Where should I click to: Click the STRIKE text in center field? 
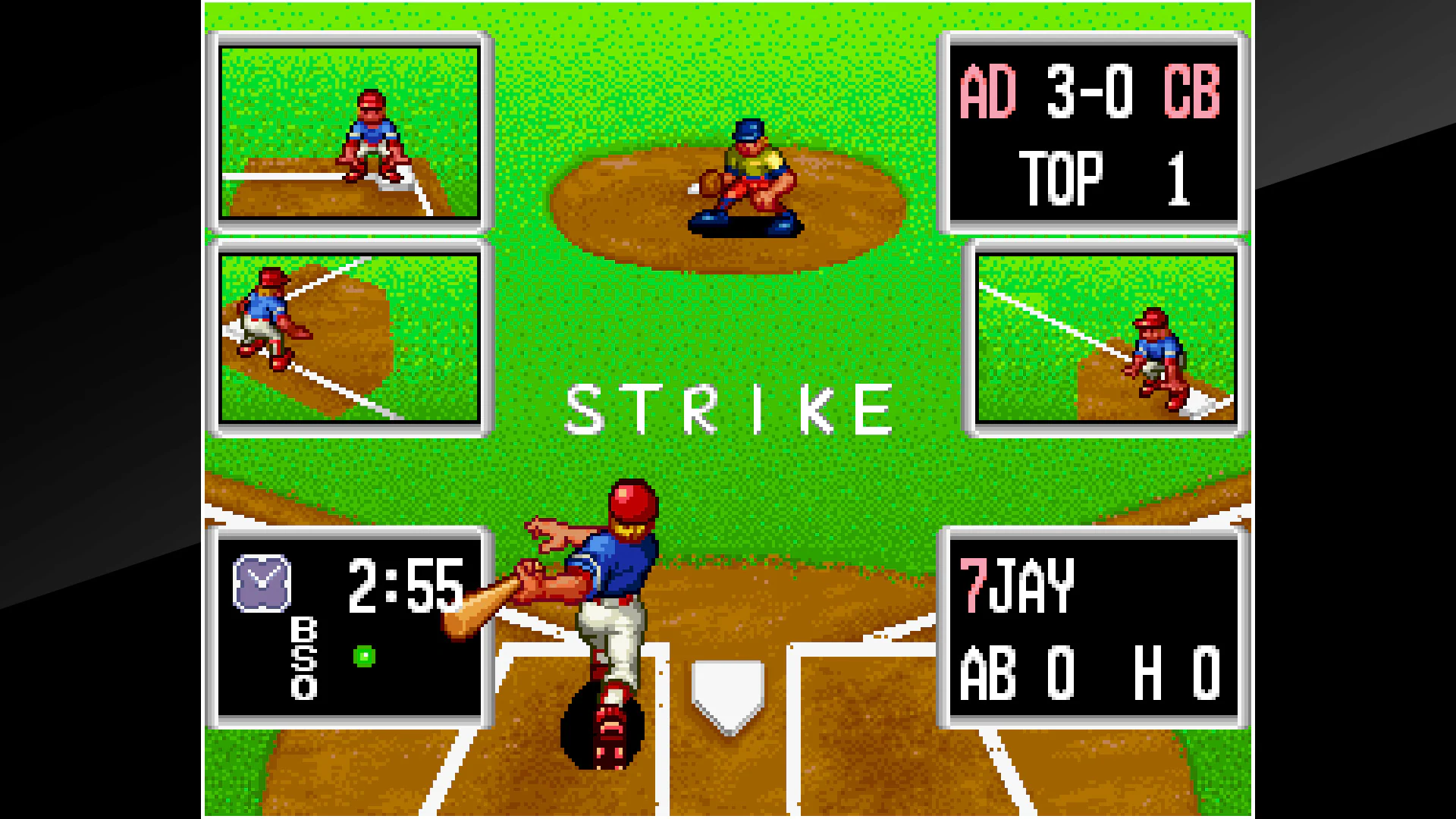point(732,407)
